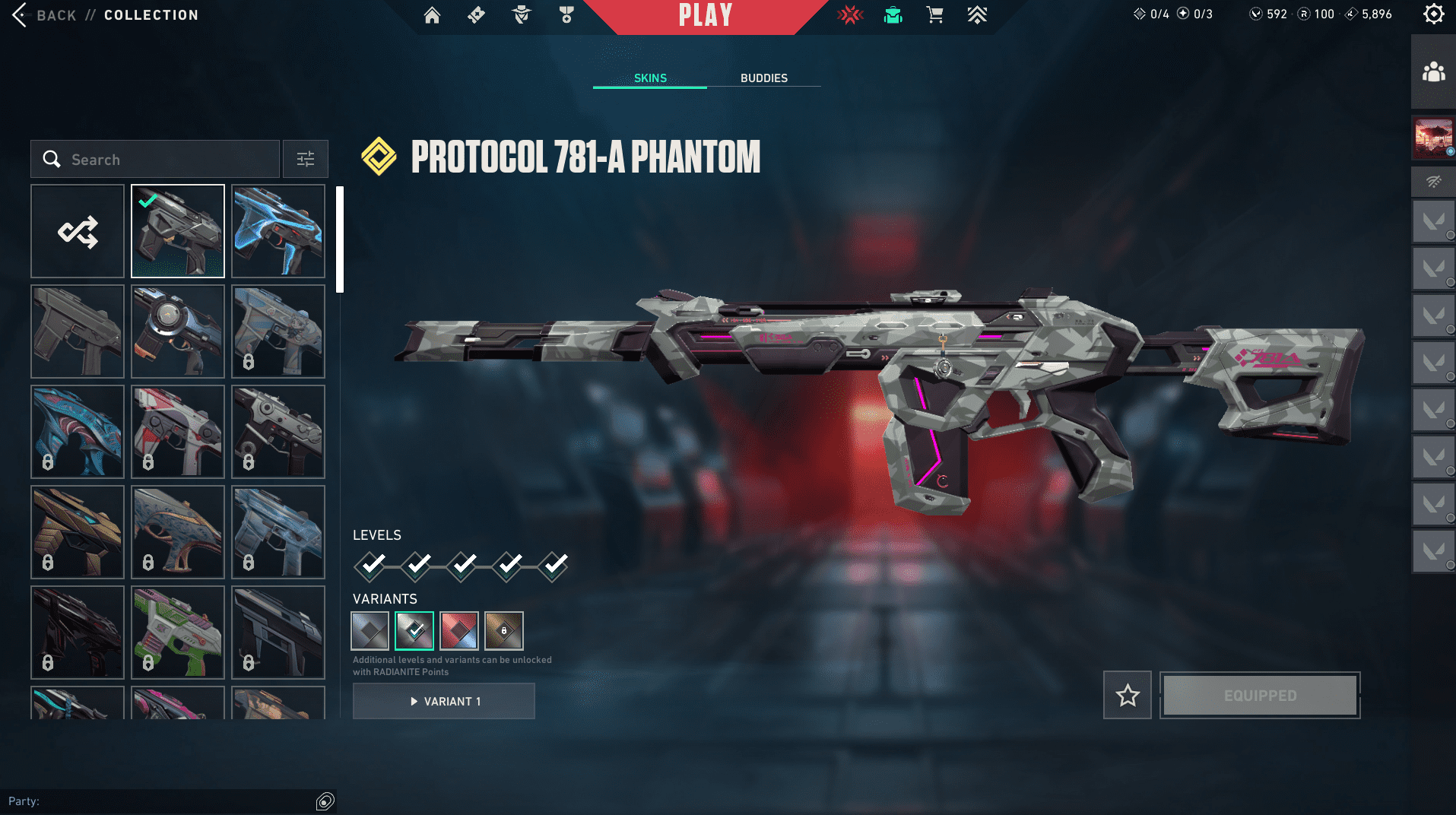Open settings with the gear icon
This screenshot has height=815, width=1456.
point(1433,14)
